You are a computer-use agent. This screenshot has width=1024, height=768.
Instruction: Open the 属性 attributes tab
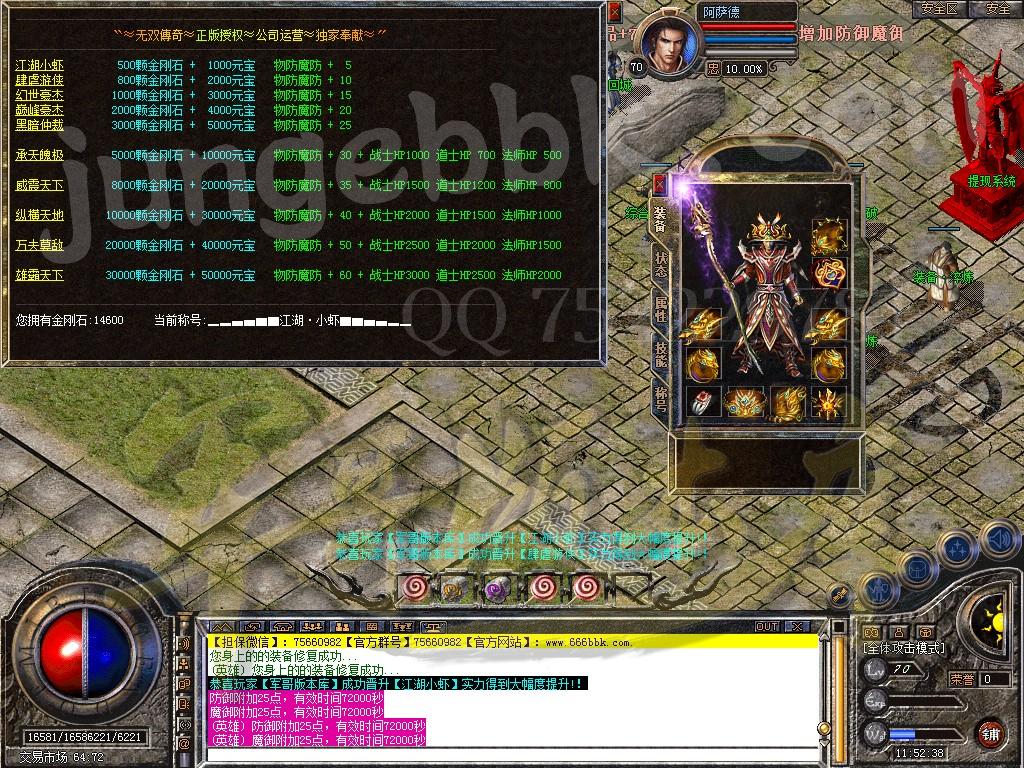click(660, 308)
